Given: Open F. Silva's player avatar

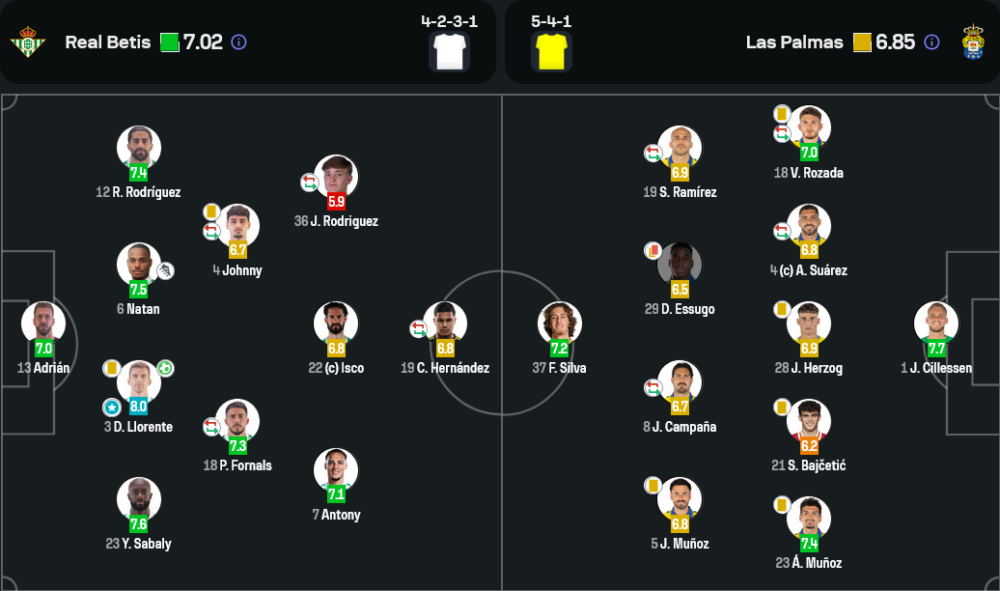Looking at the screenshot, I should [x=559, y=323].
